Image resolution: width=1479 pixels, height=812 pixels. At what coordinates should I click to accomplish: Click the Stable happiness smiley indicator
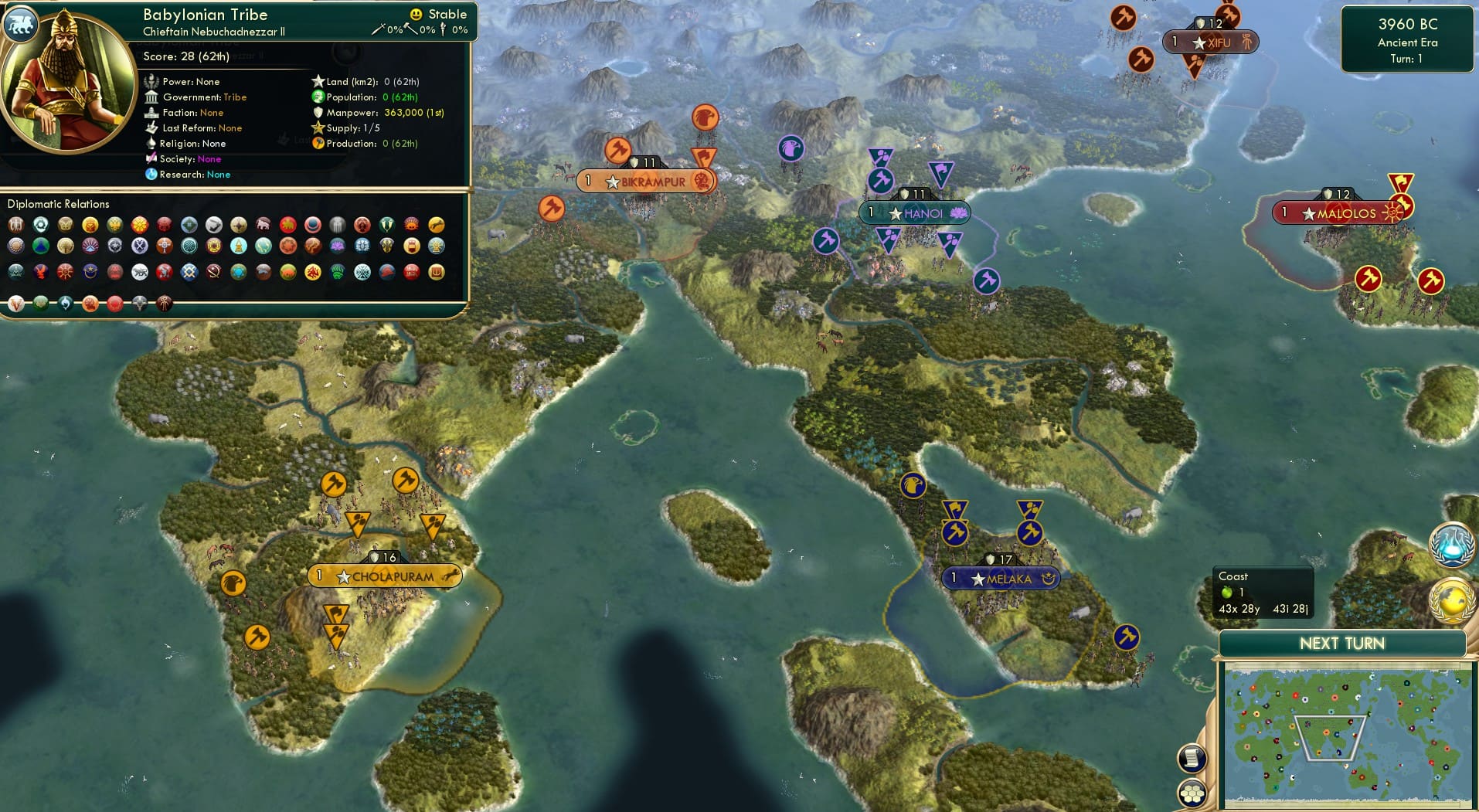click(416, 13)
